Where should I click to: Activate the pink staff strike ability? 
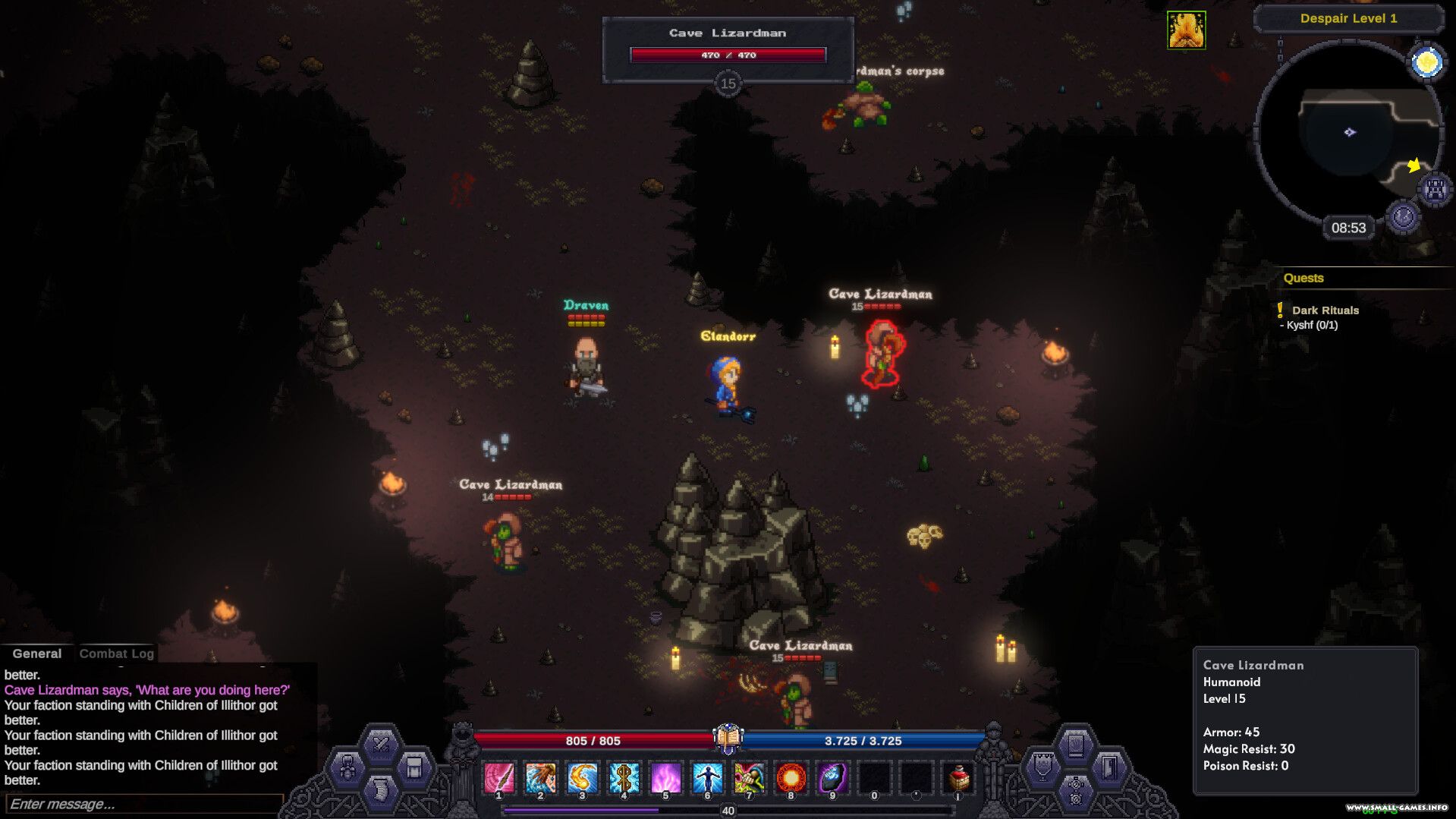(x=498, y=777)
